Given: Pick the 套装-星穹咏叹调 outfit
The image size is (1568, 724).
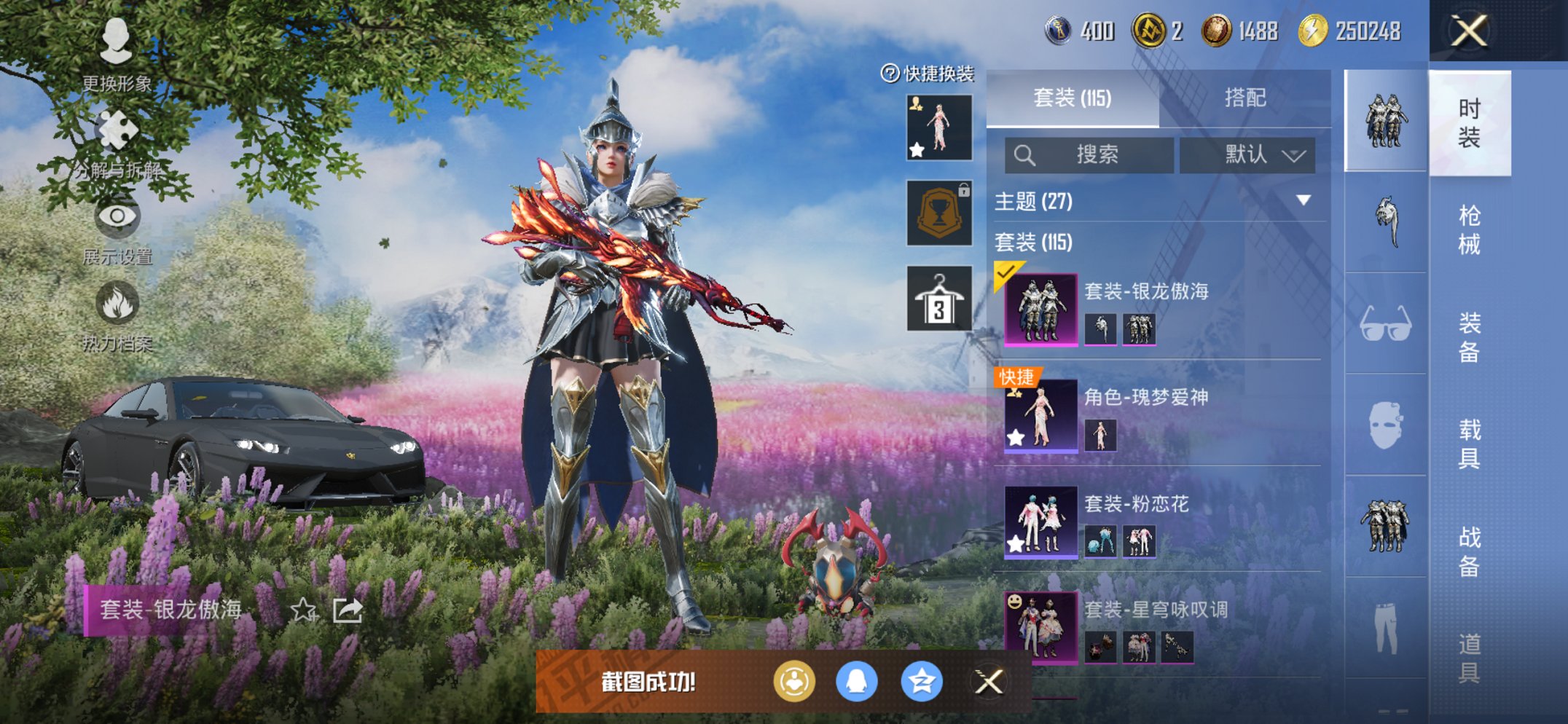Looking at the screenshot, I should coord(1159,626).
